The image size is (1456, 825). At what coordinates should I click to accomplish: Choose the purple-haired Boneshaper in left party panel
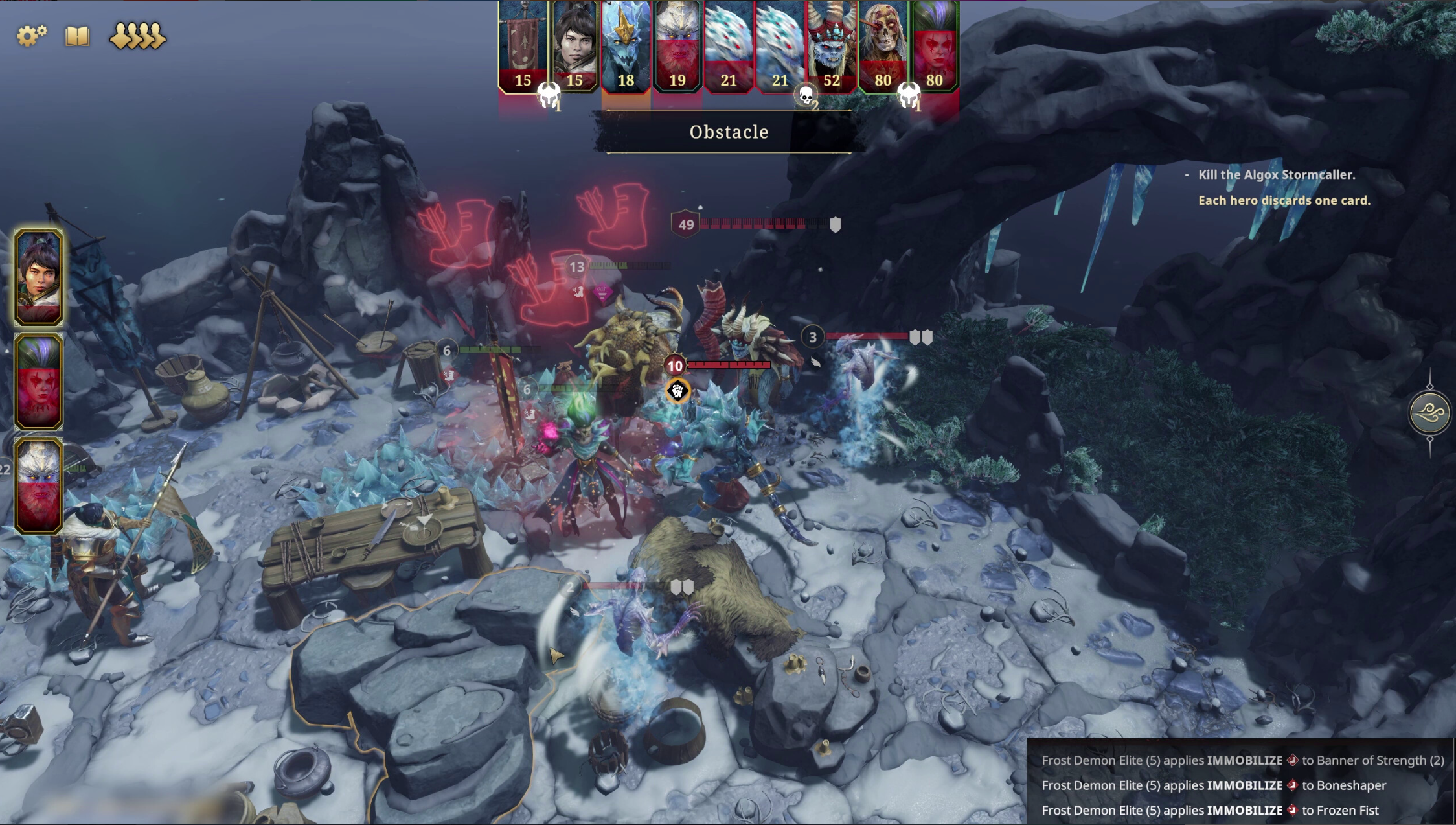tap(39, 382)
